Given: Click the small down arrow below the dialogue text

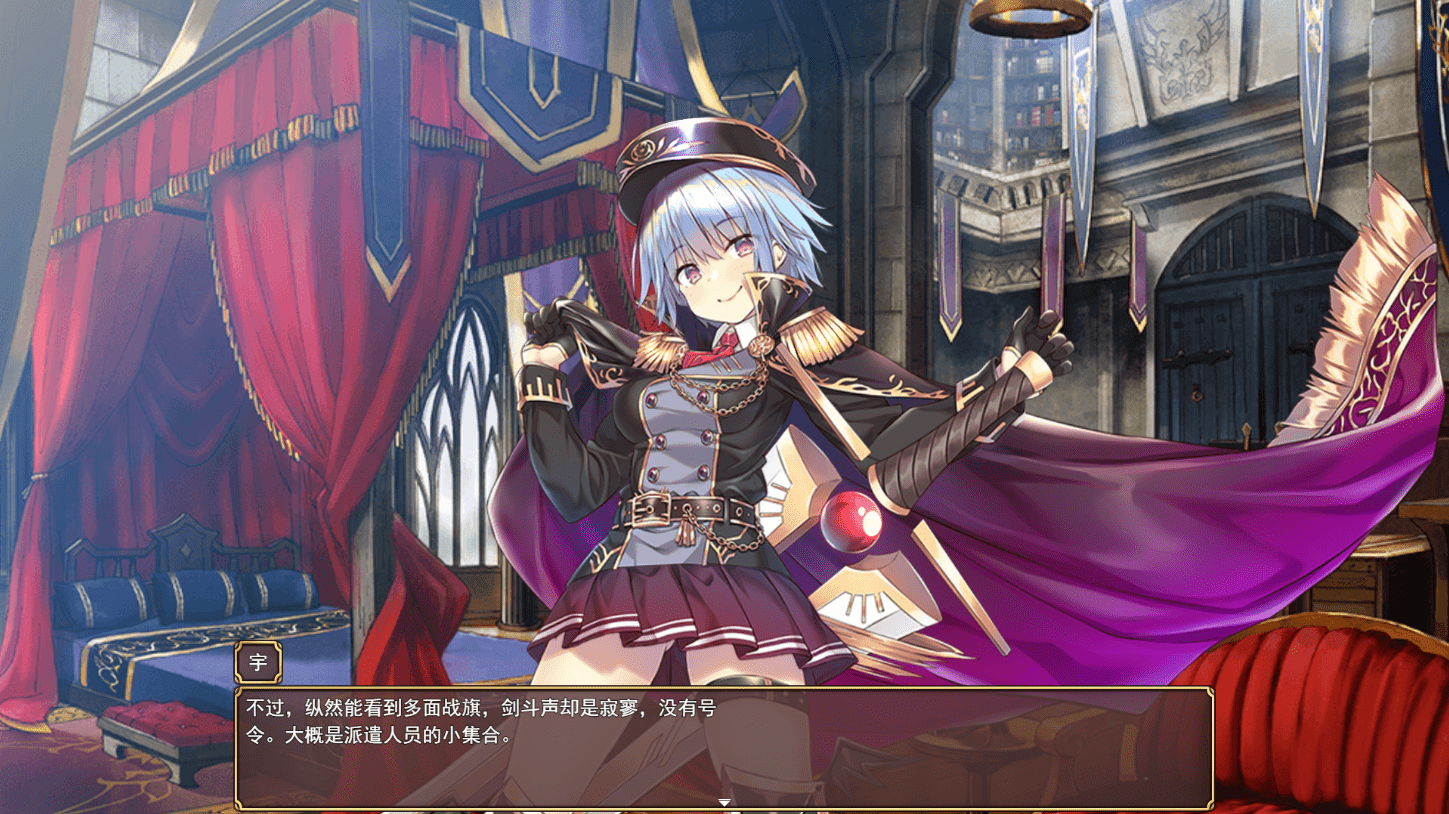Looking at the screenshot, I should [x=722, y=801].
